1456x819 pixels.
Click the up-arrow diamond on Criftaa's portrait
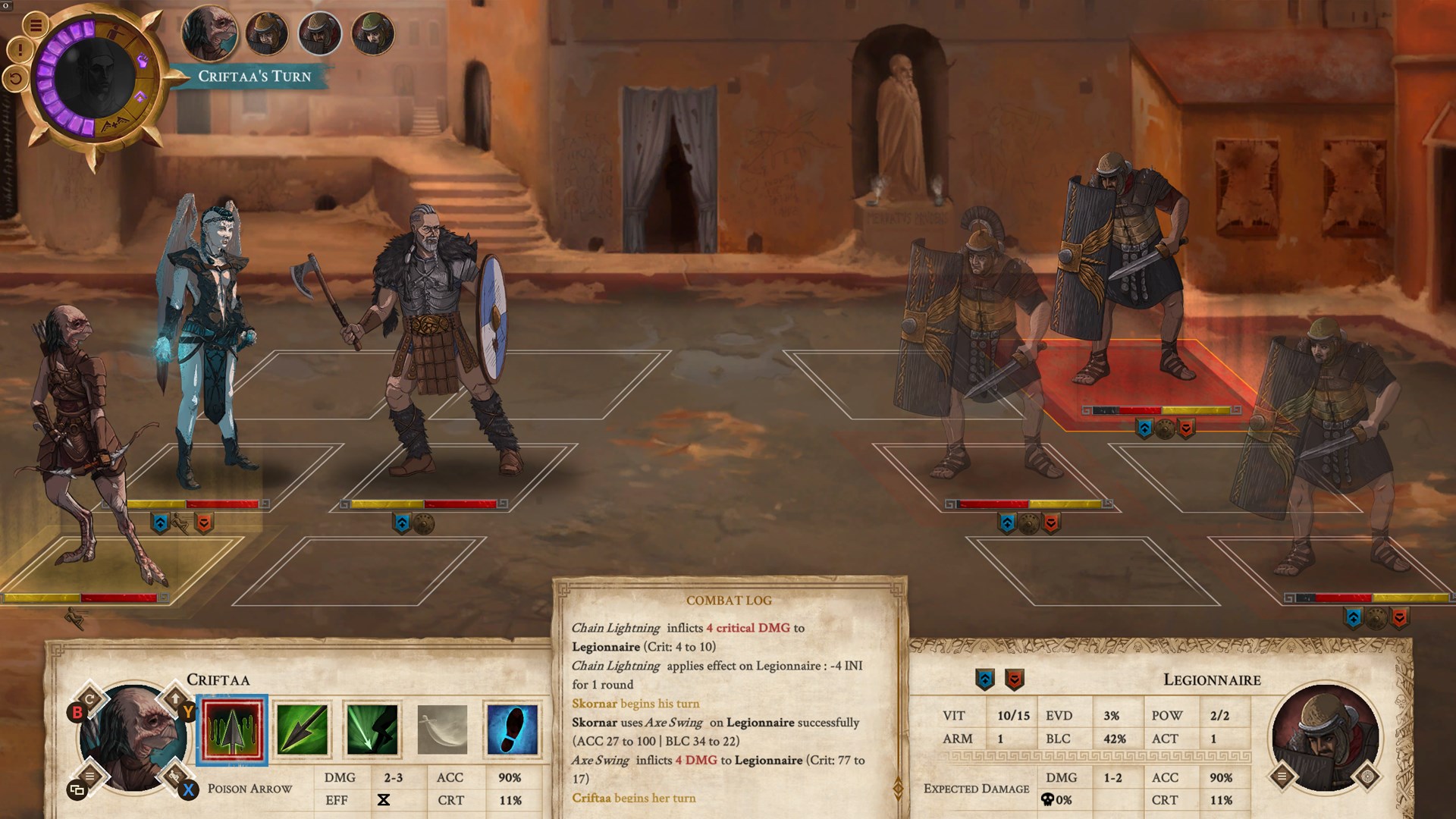coord(175,698)
